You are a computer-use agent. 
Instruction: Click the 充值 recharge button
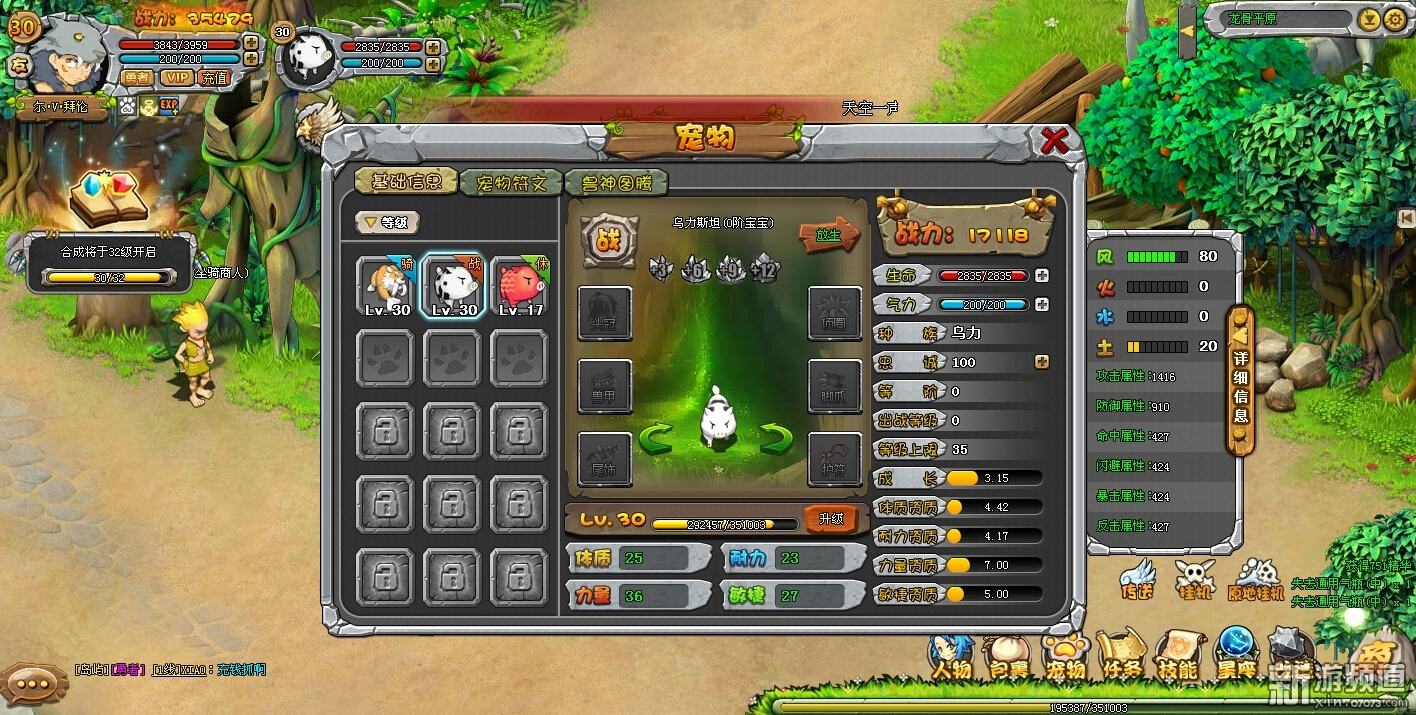click(x=213, y=77)
